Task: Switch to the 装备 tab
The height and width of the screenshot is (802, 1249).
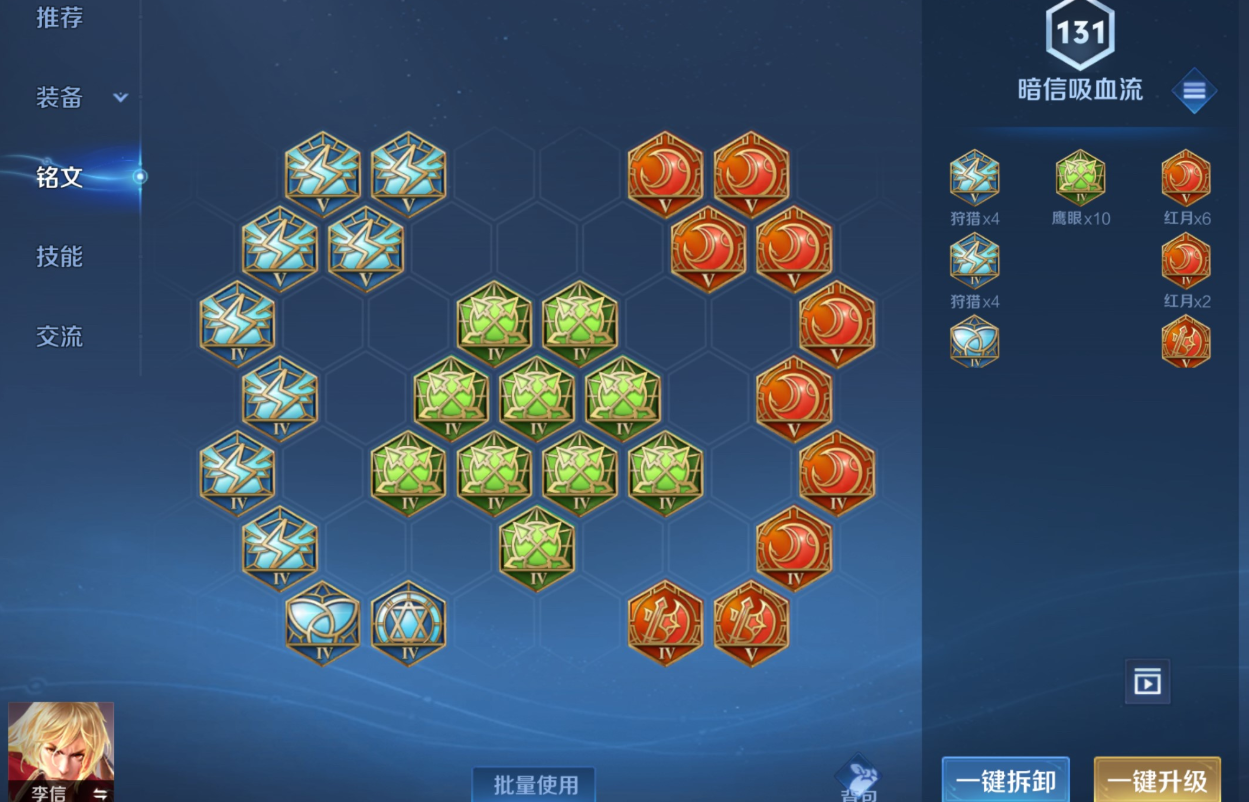Action: click(59, 97)
